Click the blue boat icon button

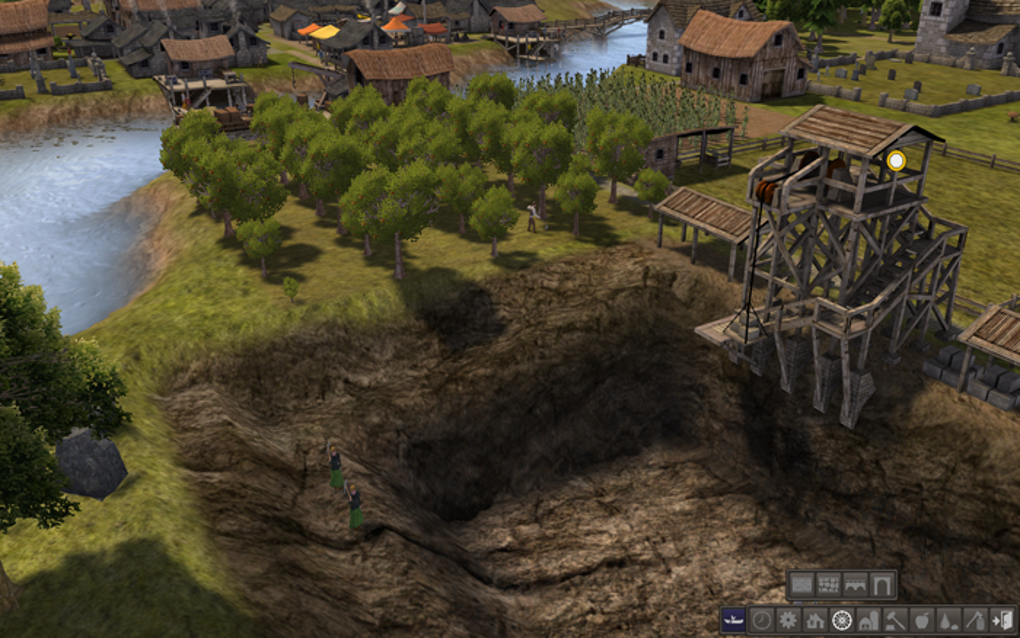(734, 620)
